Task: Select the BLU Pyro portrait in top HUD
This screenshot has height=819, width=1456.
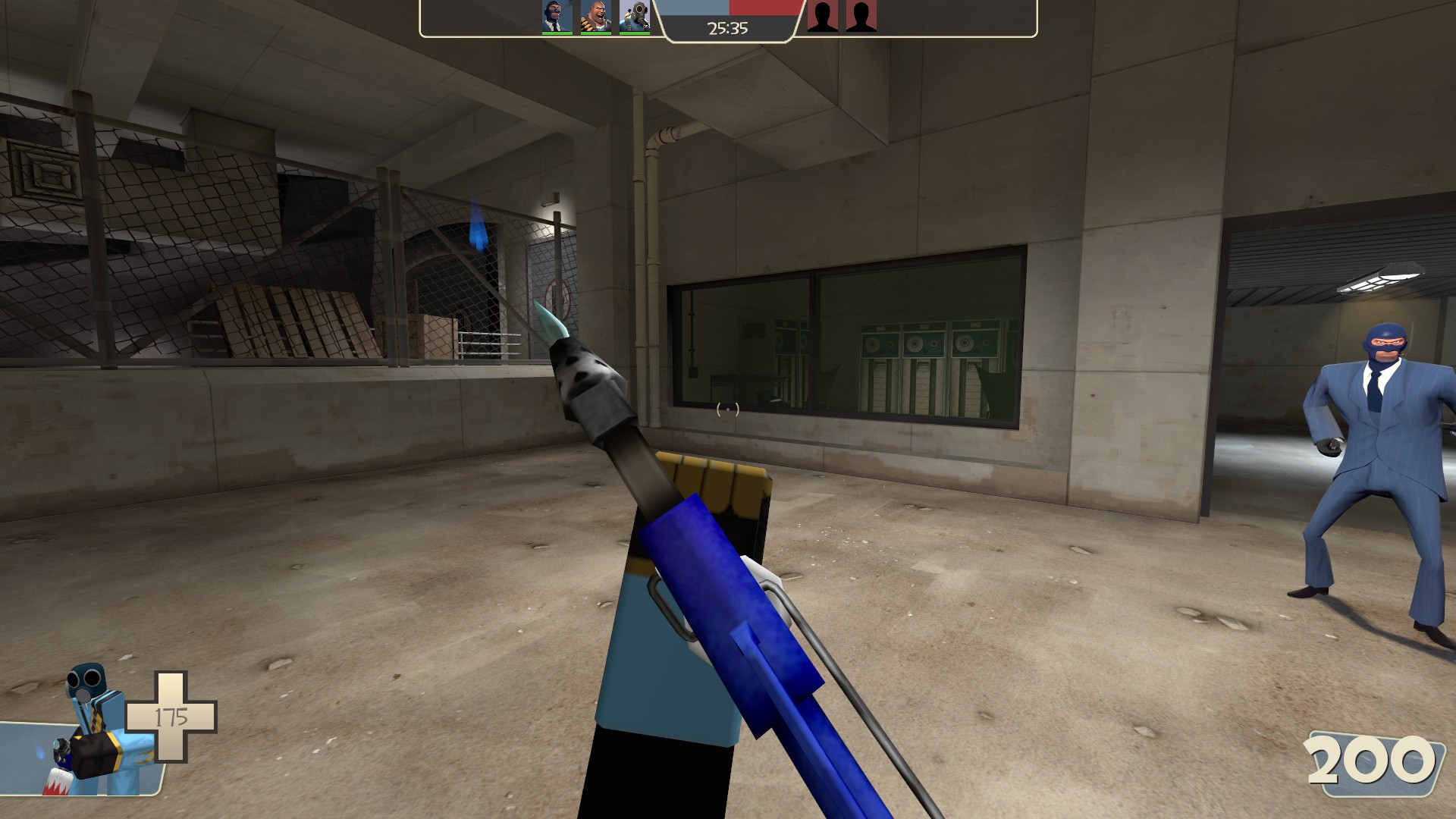Action: [634, 15]
